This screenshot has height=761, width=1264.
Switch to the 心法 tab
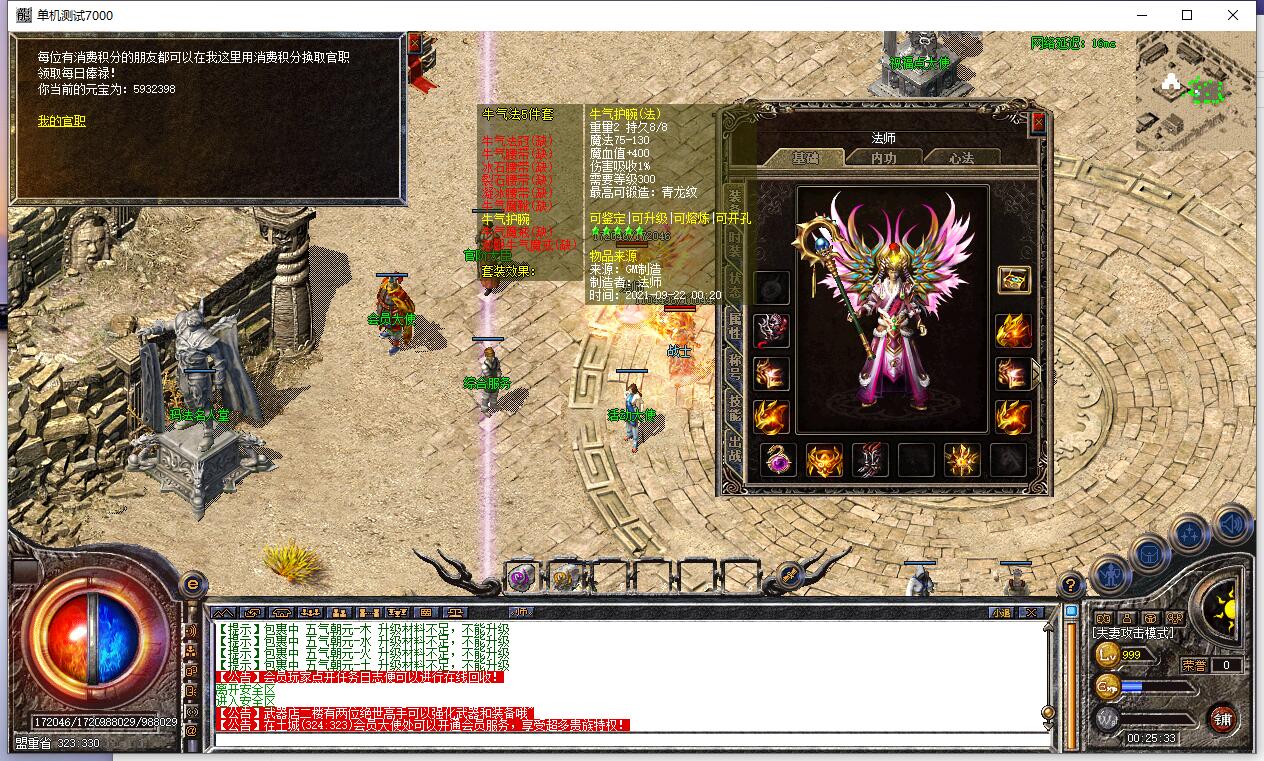(x=961, y=157)
